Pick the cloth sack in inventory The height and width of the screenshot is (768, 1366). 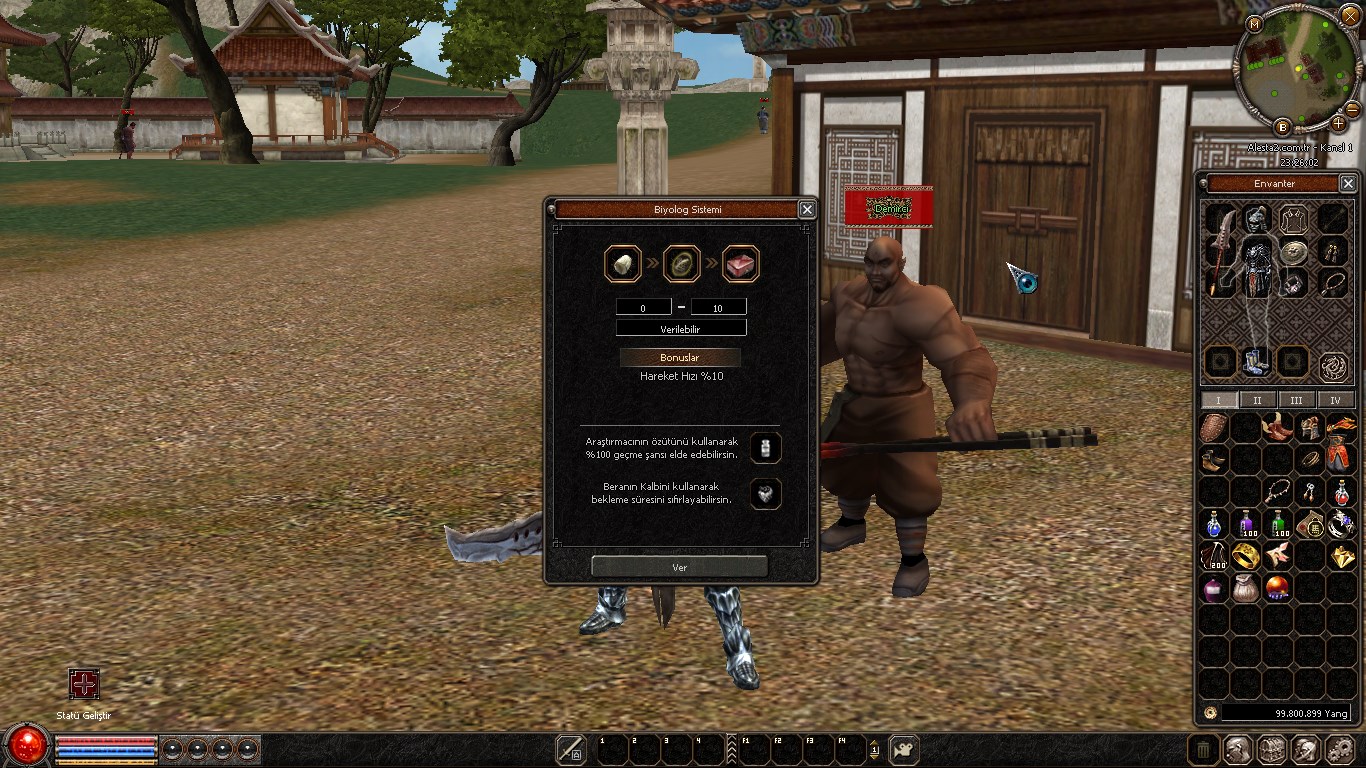[1246, 588]
